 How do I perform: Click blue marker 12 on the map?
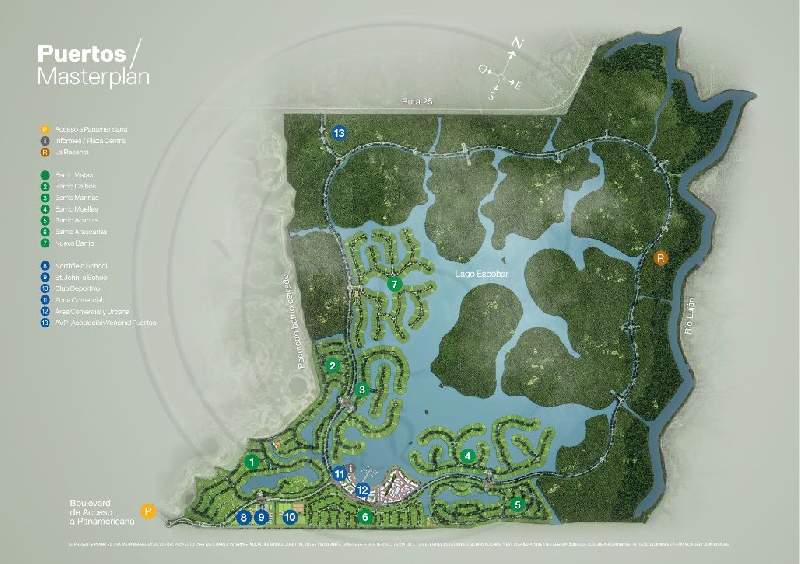362,490
